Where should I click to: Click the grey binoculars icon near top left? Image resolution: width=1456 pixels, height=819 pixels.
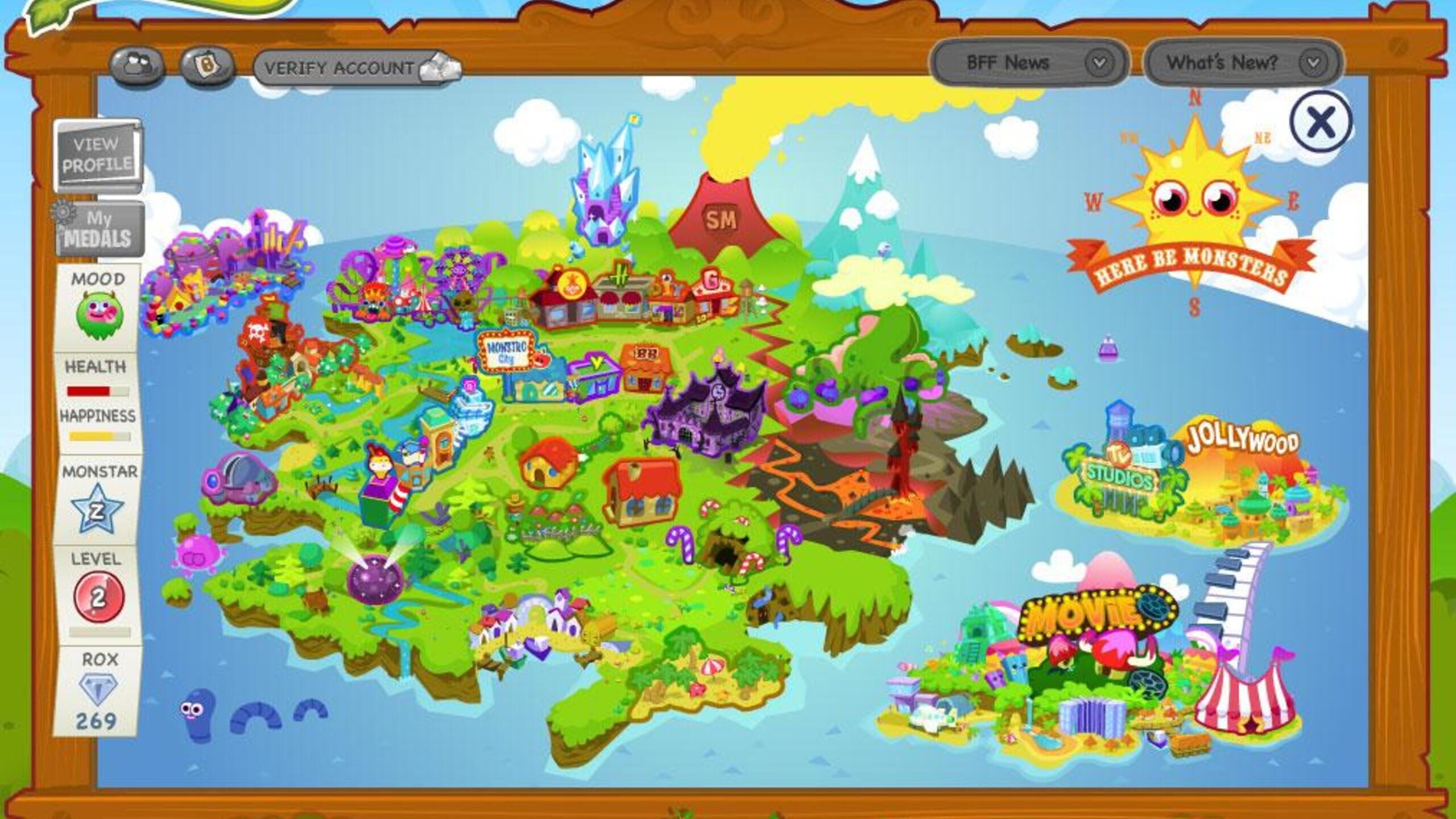138,66
